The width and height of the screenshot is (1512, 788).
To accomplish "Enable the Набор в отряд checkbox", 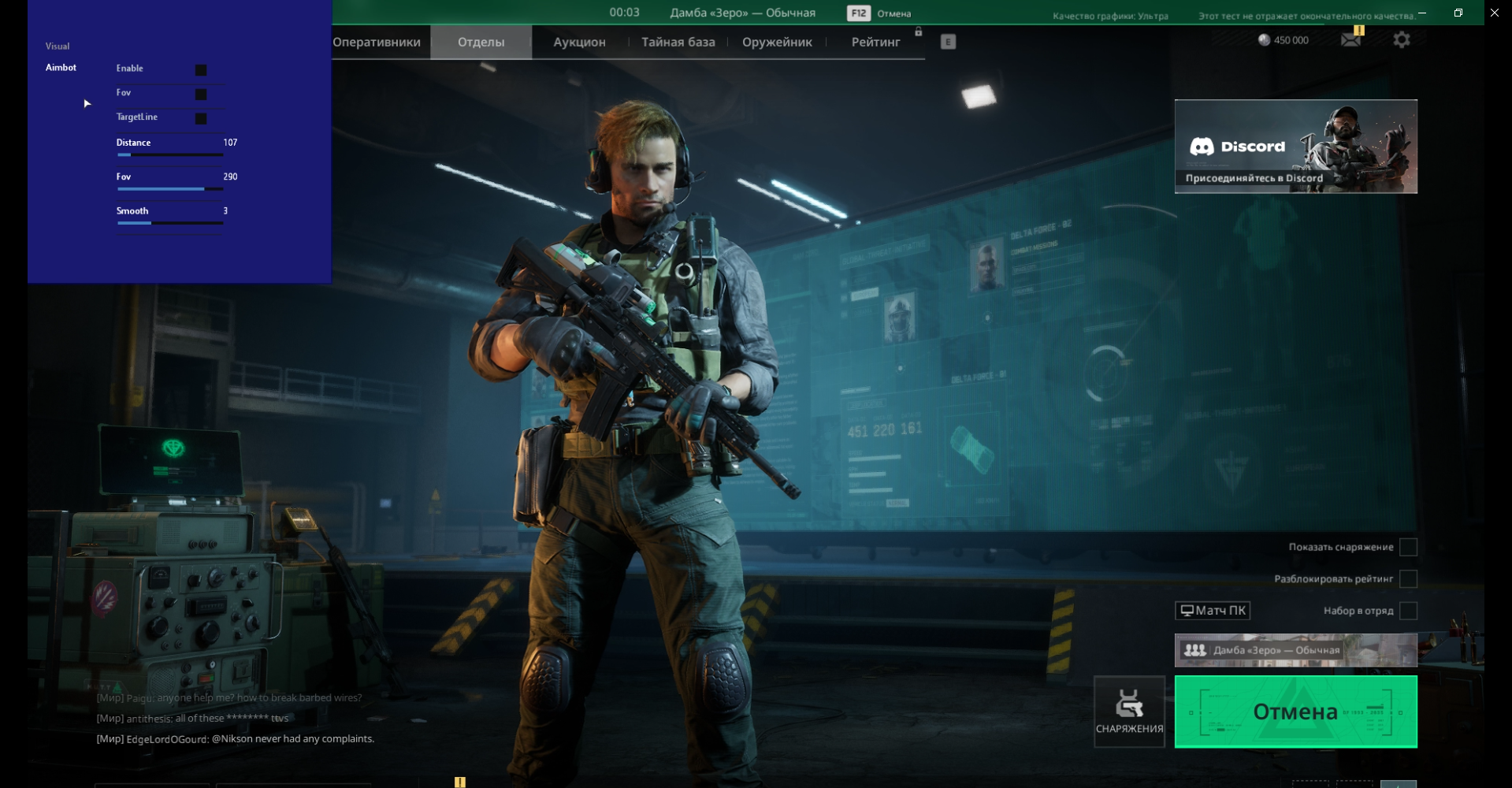I will click(x=1408, y=611).
